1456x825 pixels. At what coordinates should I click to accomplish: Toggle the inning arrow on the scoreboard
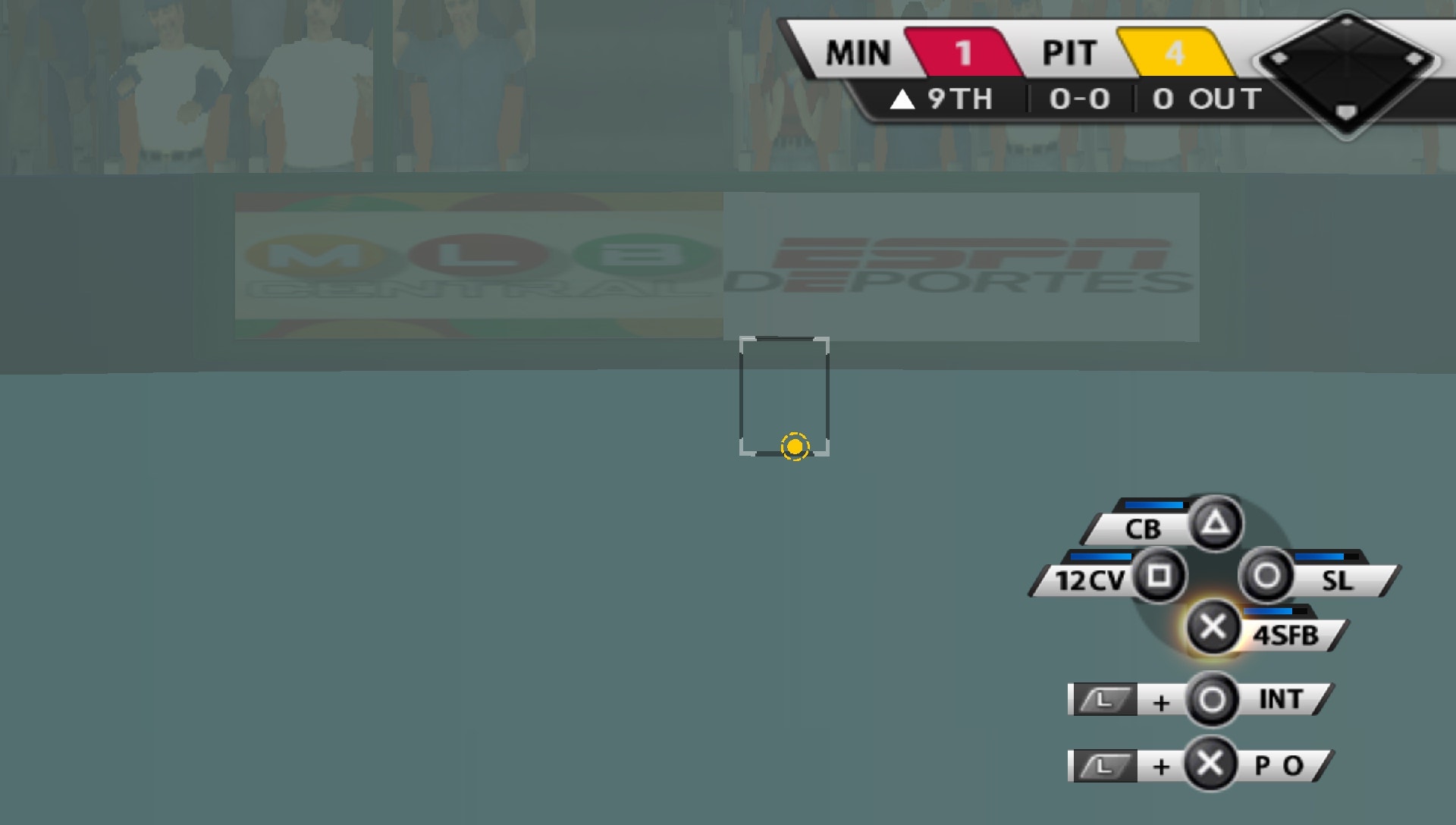[903, 99]
